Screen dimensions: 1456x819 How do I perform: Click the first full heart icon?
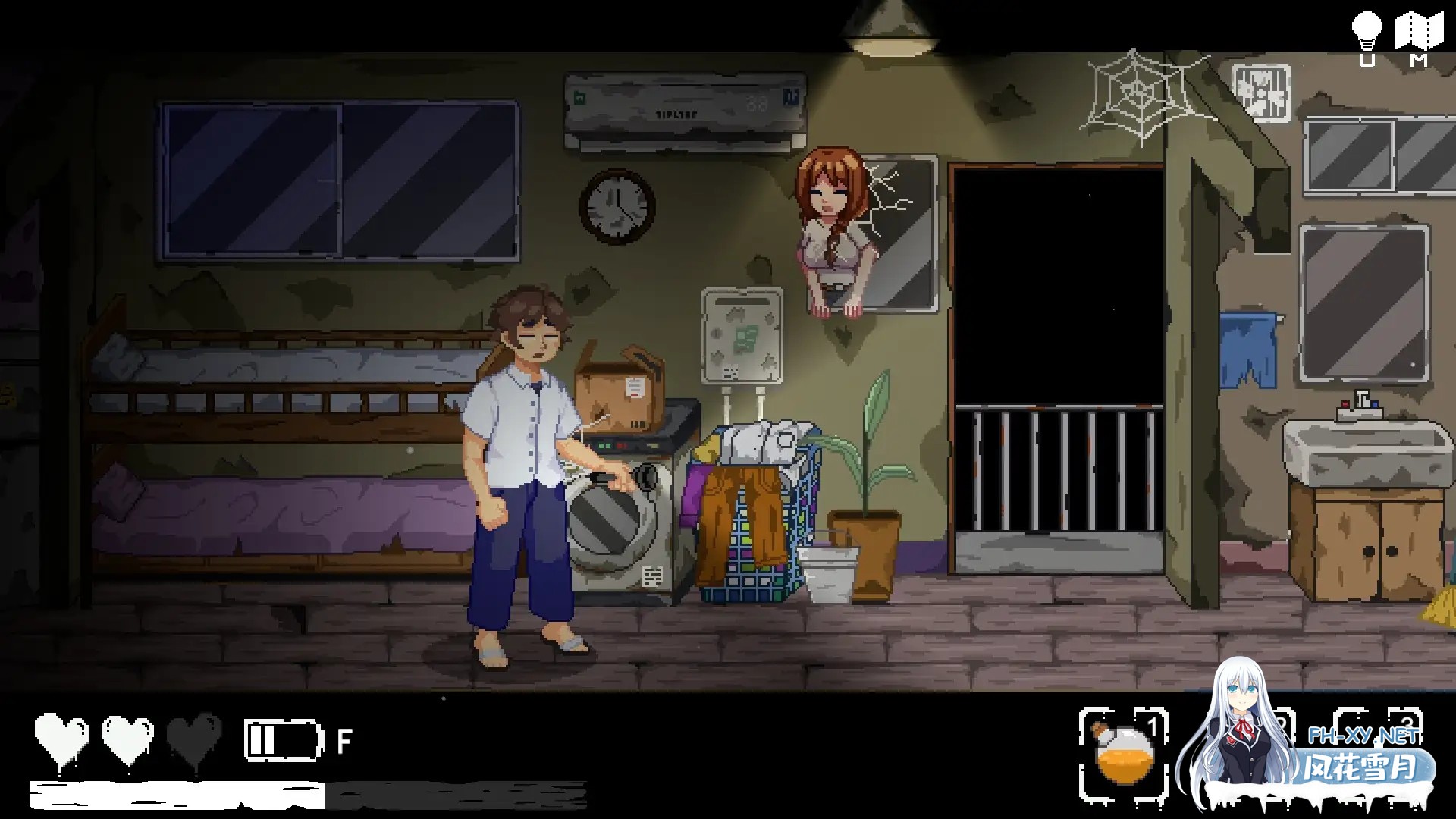point(61,734)
